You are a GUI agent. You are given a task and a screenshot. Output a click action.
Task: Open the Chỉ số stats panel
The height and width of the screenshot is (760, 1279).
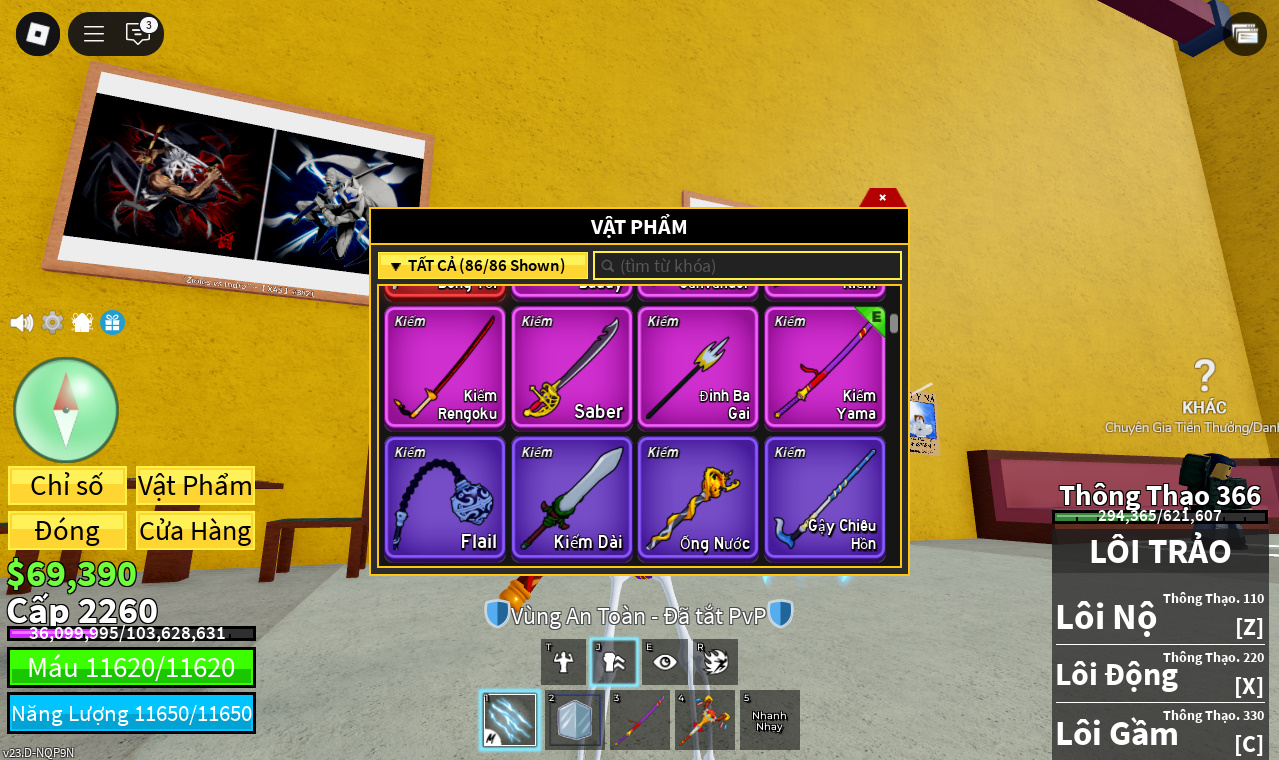[67, 486]
